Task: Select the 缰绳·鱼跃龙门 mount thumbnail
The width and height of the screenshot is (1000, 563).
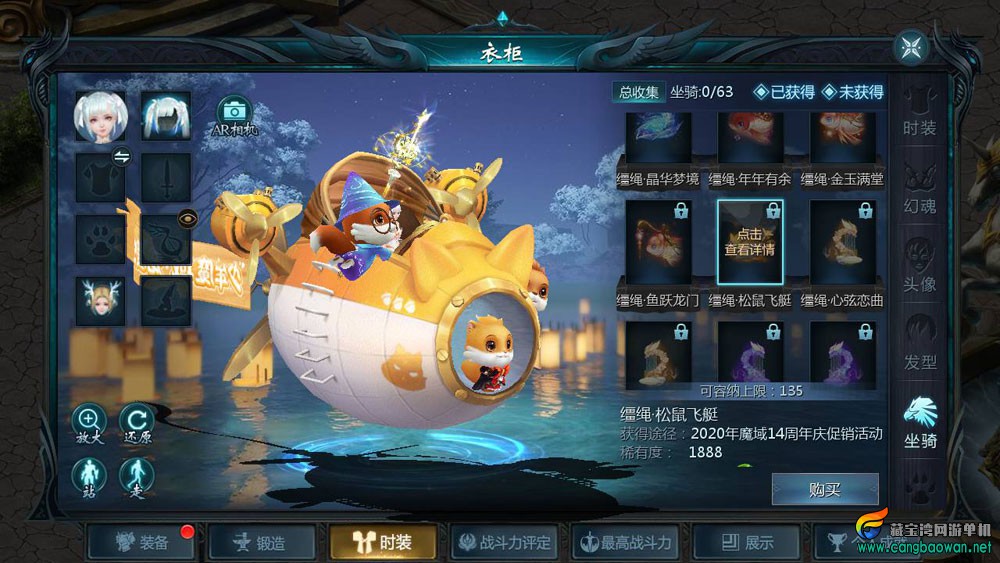Action: [x=658, y=242]
